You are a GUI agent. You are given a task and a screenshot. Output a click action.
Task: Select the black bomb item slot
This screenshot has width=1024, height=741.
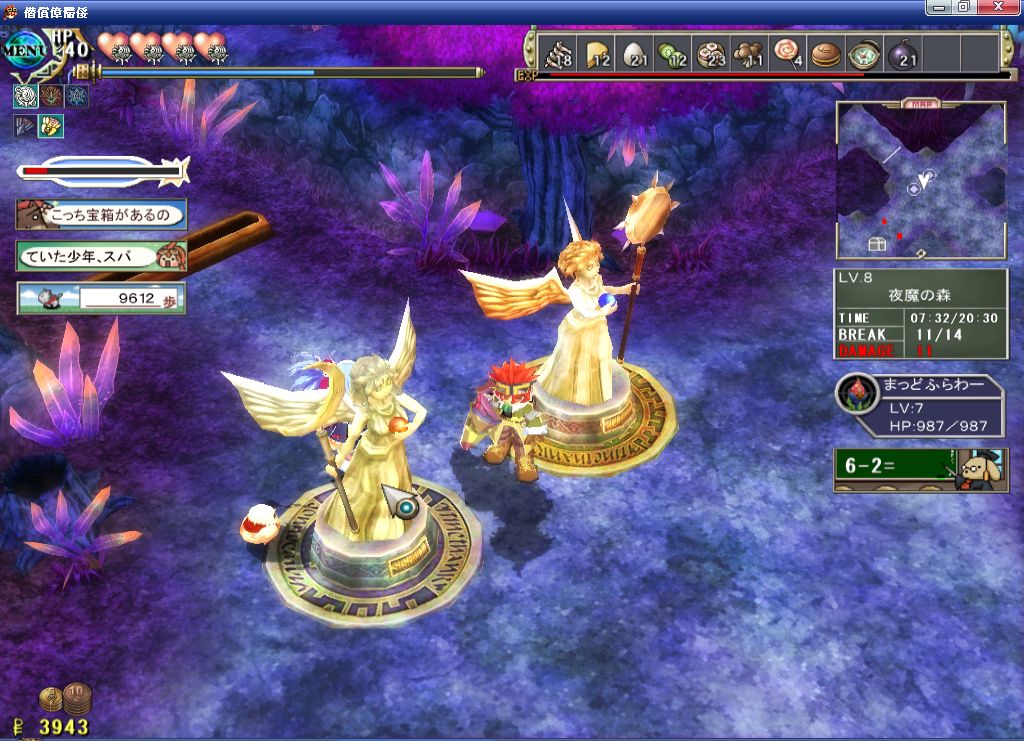tap(901, 54)
